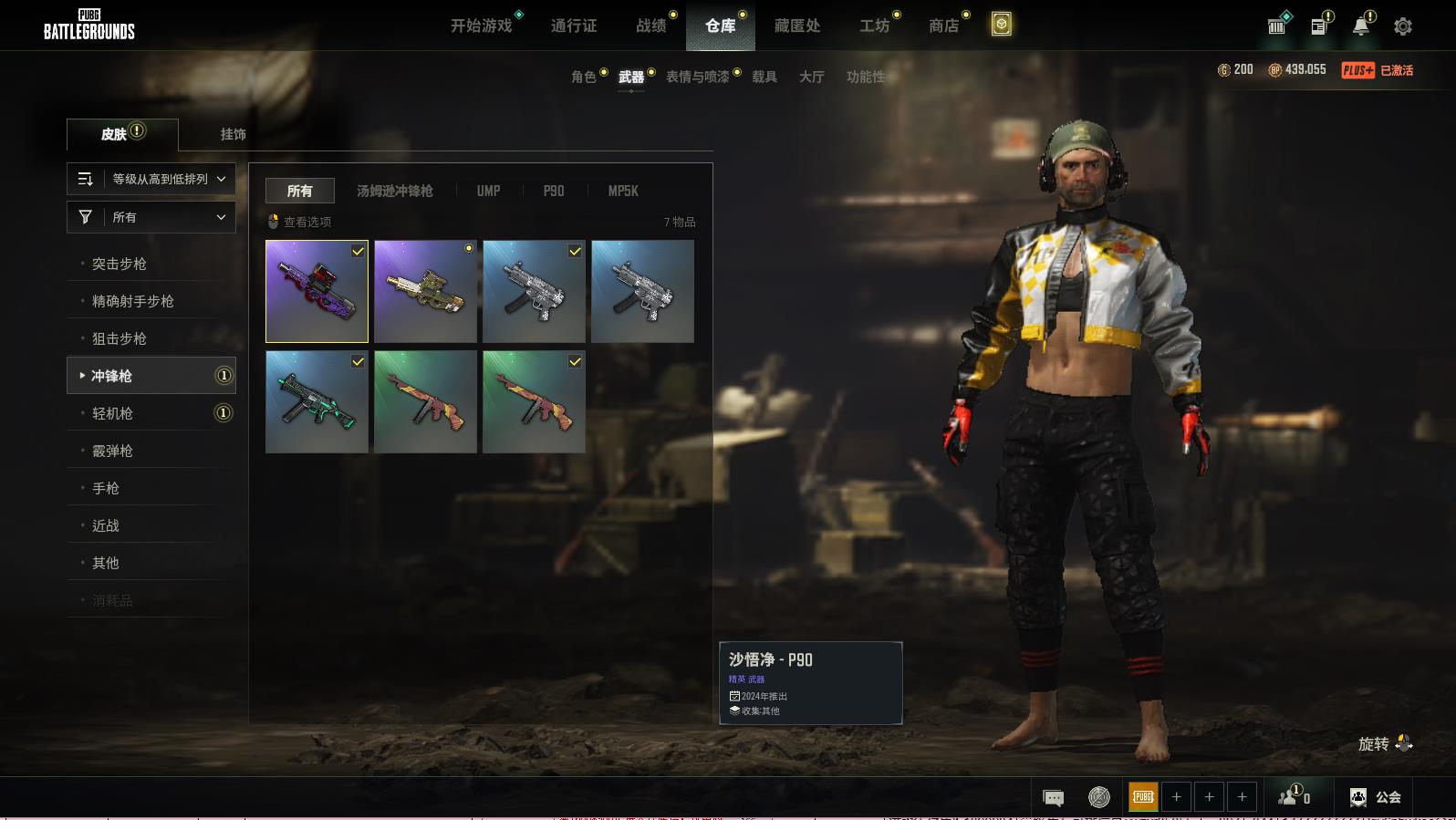The image size is (1456, 820).
Task: Switch to the 藏匿处 section
Action: 796,26
